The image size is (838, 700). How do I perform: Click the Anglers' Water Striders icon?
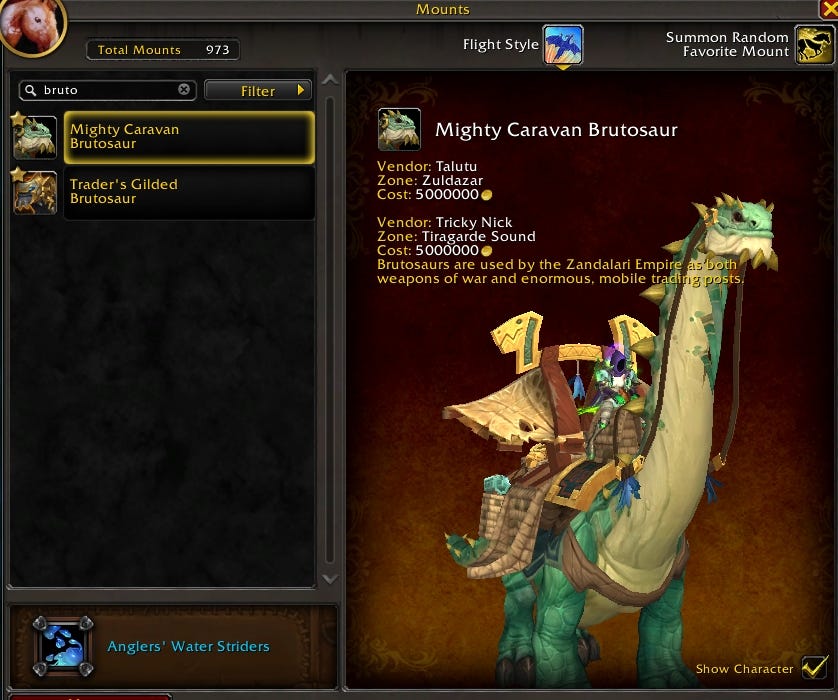(x=62, y=646)
